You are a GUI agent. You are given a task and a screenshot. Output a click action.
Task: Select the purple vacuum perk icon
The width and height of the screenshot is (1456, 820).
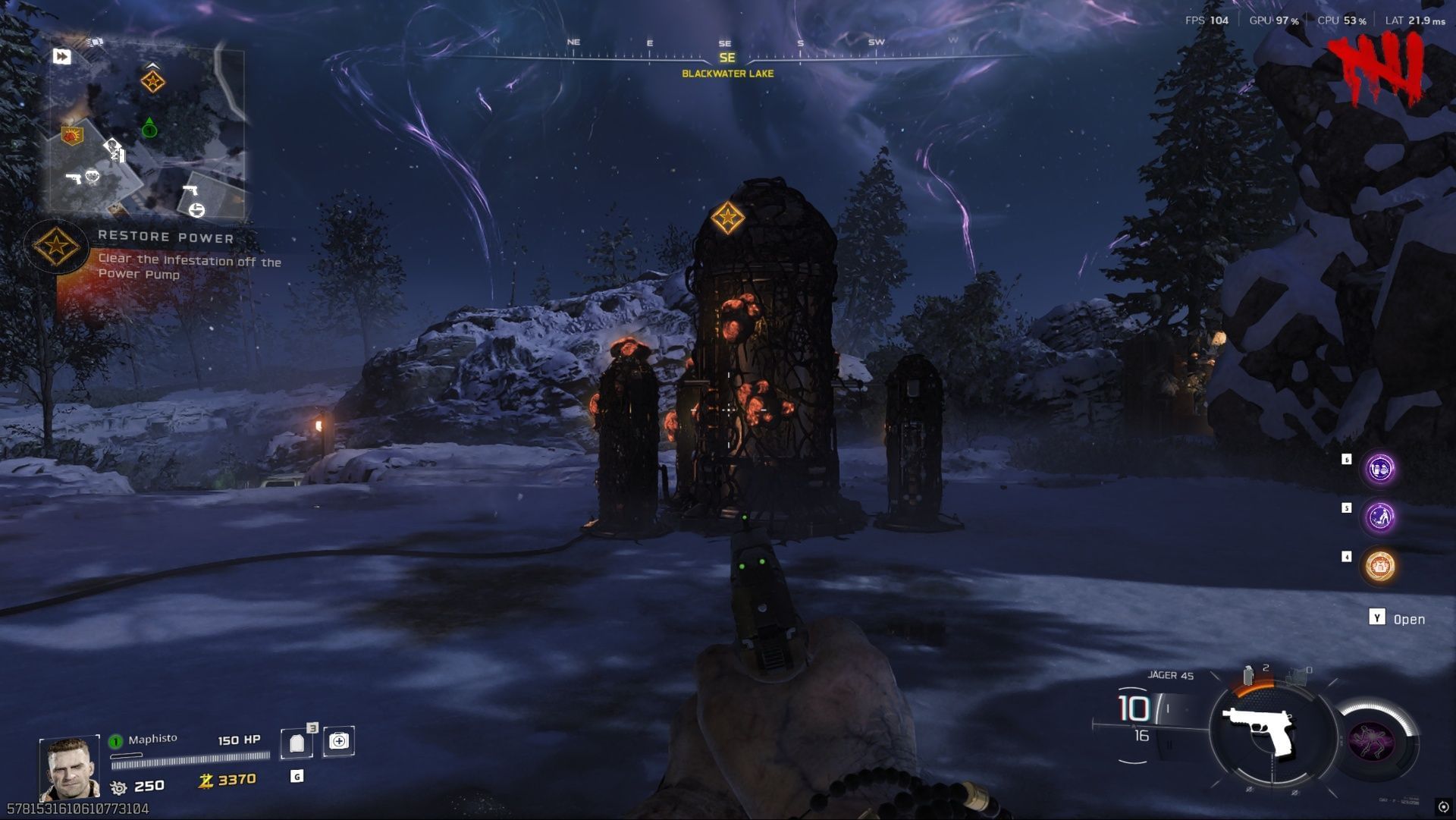click(x=1381, y=517)
